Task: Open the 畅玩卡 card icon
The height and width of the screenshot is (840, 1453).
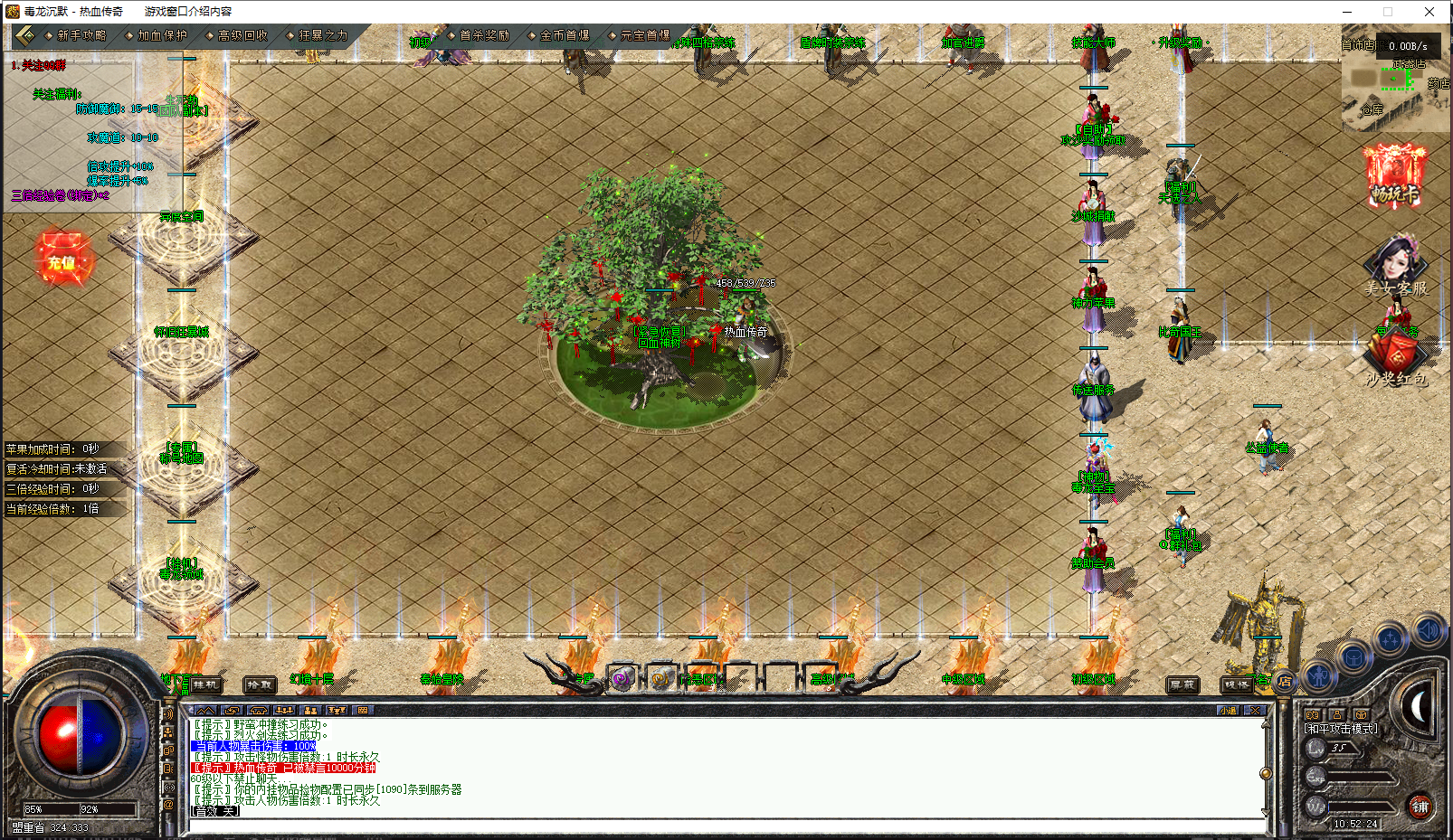Action: coord(1394,178)
